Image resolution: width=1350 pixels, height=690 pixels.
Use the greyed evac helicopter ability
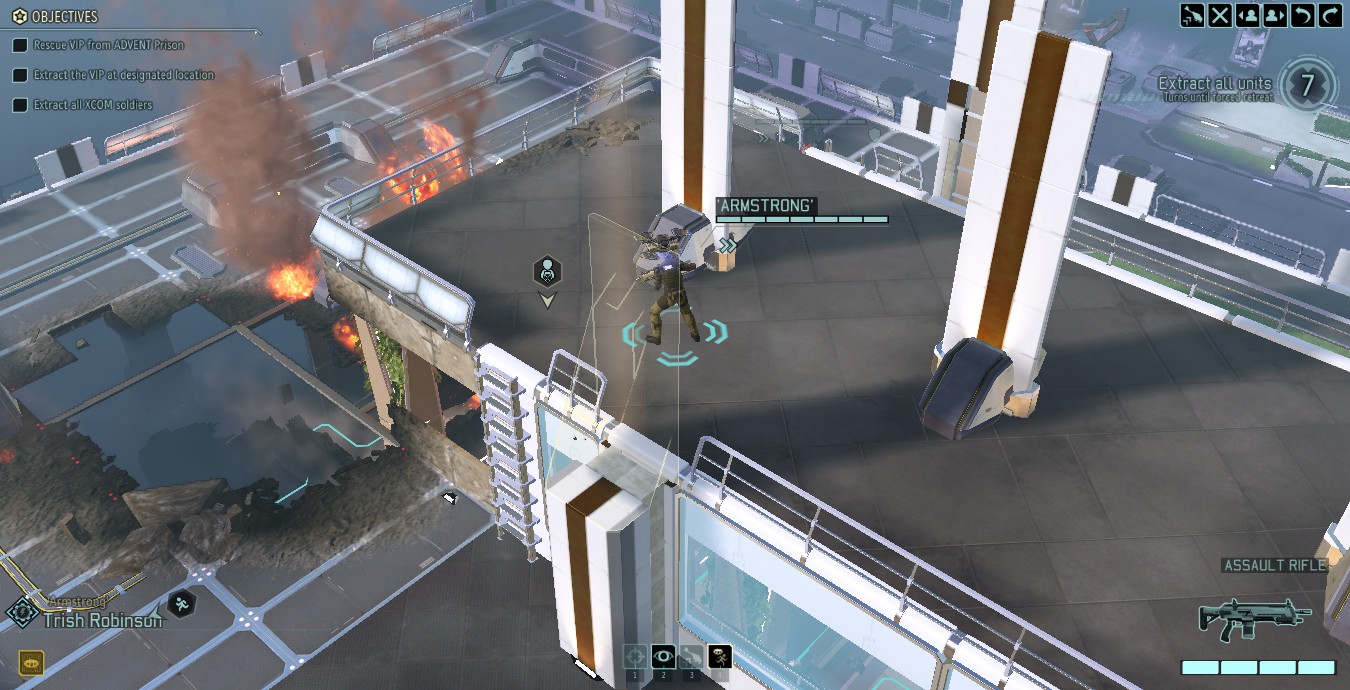pos(691,656)
